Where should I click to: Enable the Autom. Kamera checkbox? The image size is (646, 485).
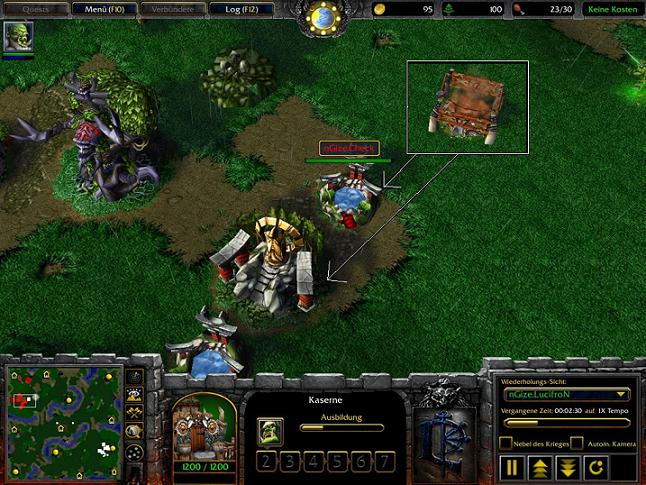point(577,443)
